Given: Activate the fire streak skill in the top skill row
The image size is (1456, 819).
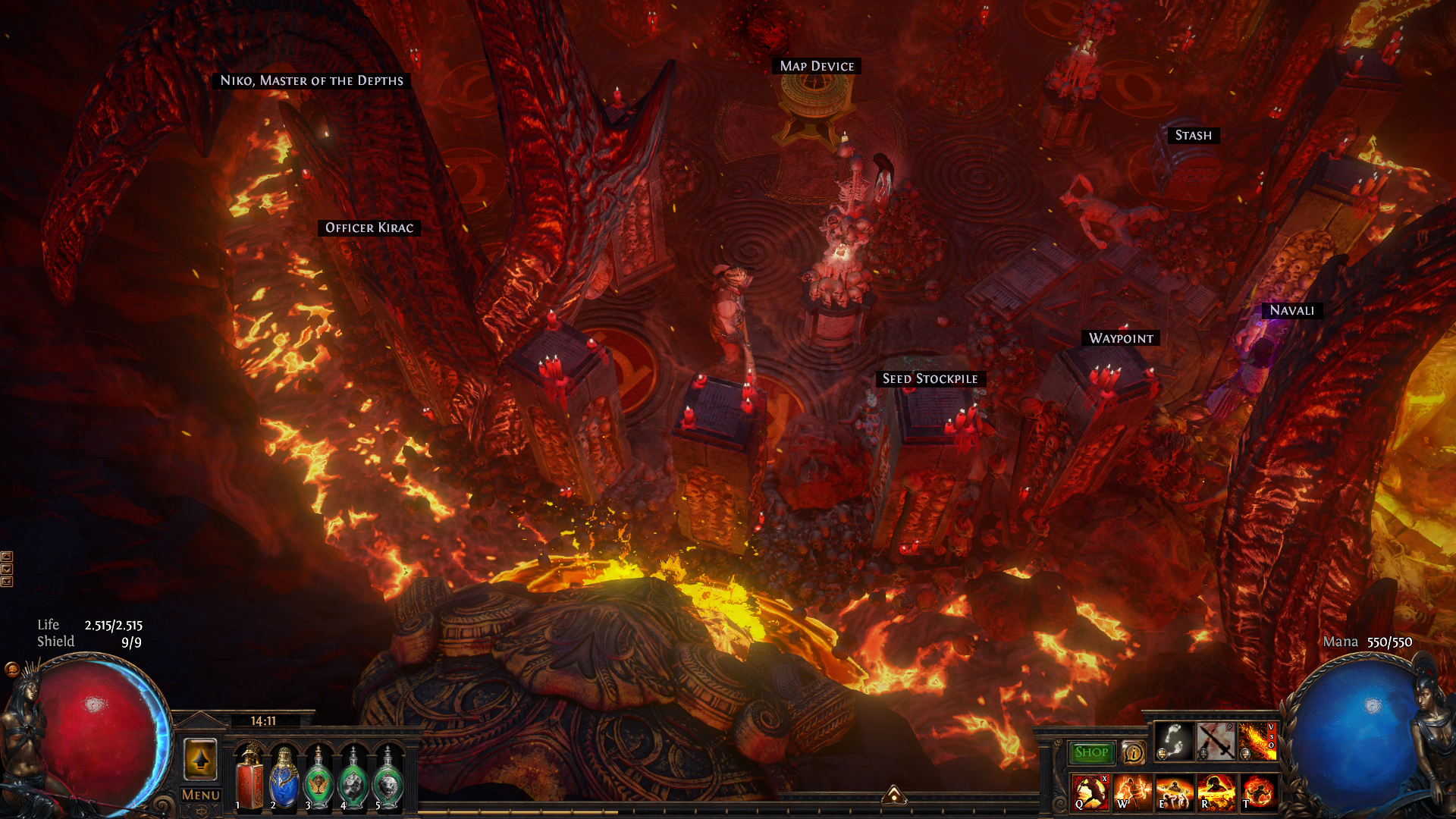Looking at the screenshot, I should (1257, 741).
